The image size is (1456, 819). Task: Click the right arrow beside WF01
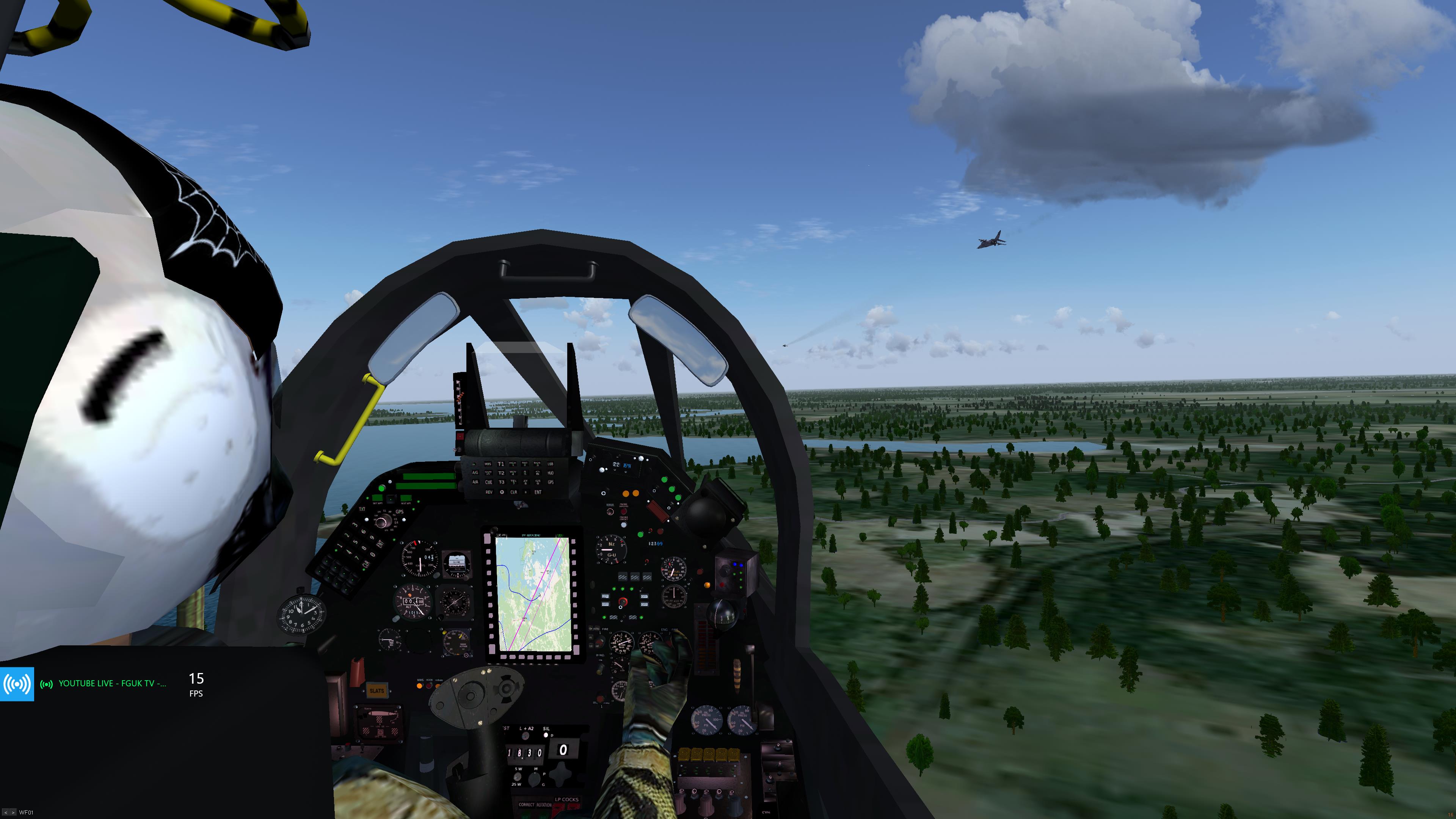(x=13, y=813)
